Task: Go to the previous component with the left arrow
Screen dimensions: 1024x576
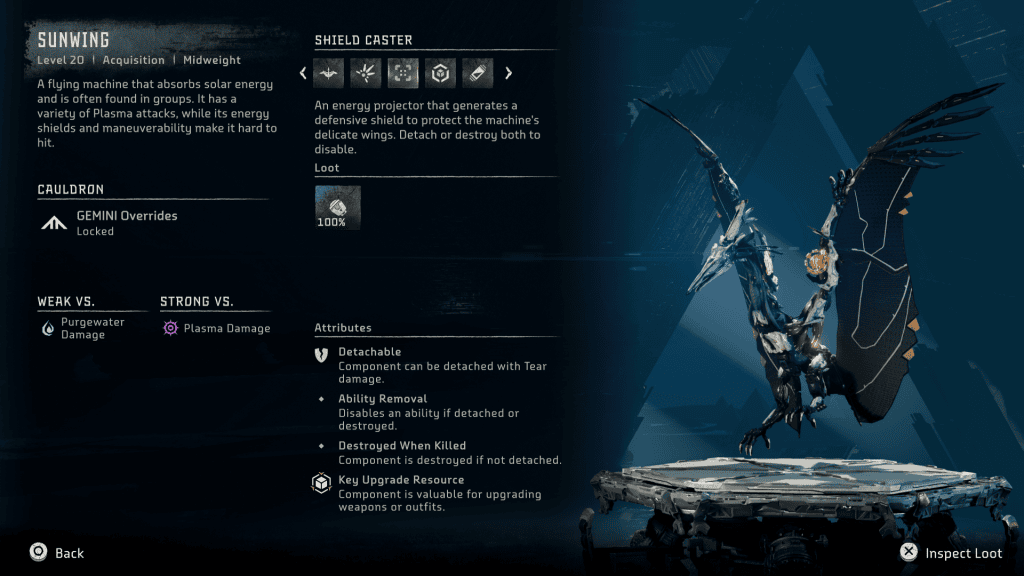Action: (x=303, y=73)
